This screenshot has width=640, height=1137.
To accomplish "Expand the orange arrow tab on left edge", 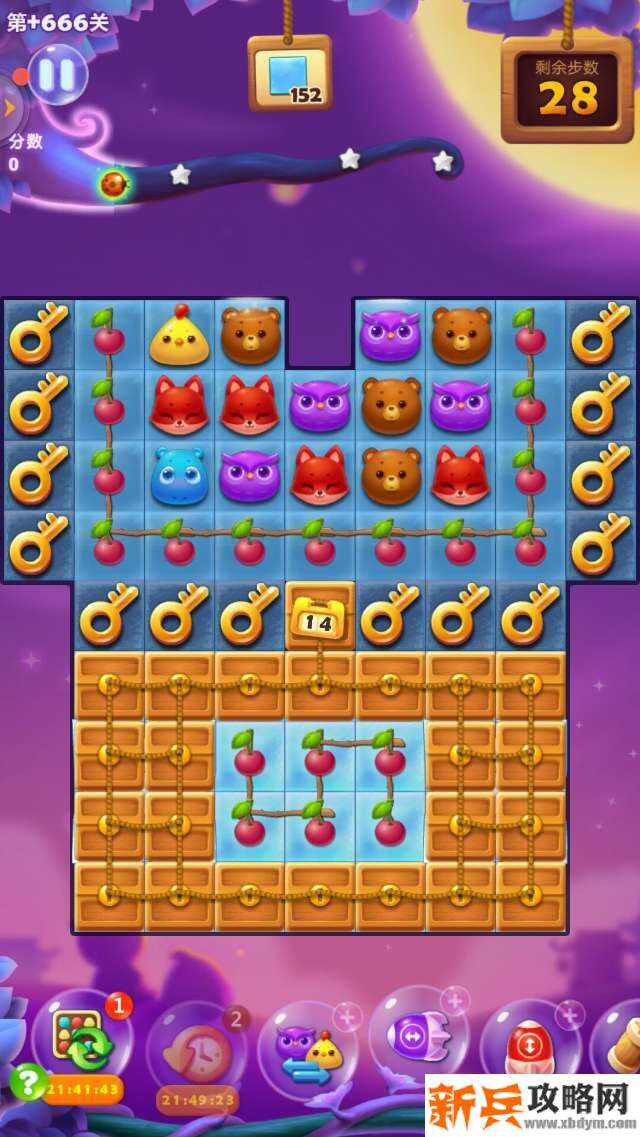I will tap(8, 107).
